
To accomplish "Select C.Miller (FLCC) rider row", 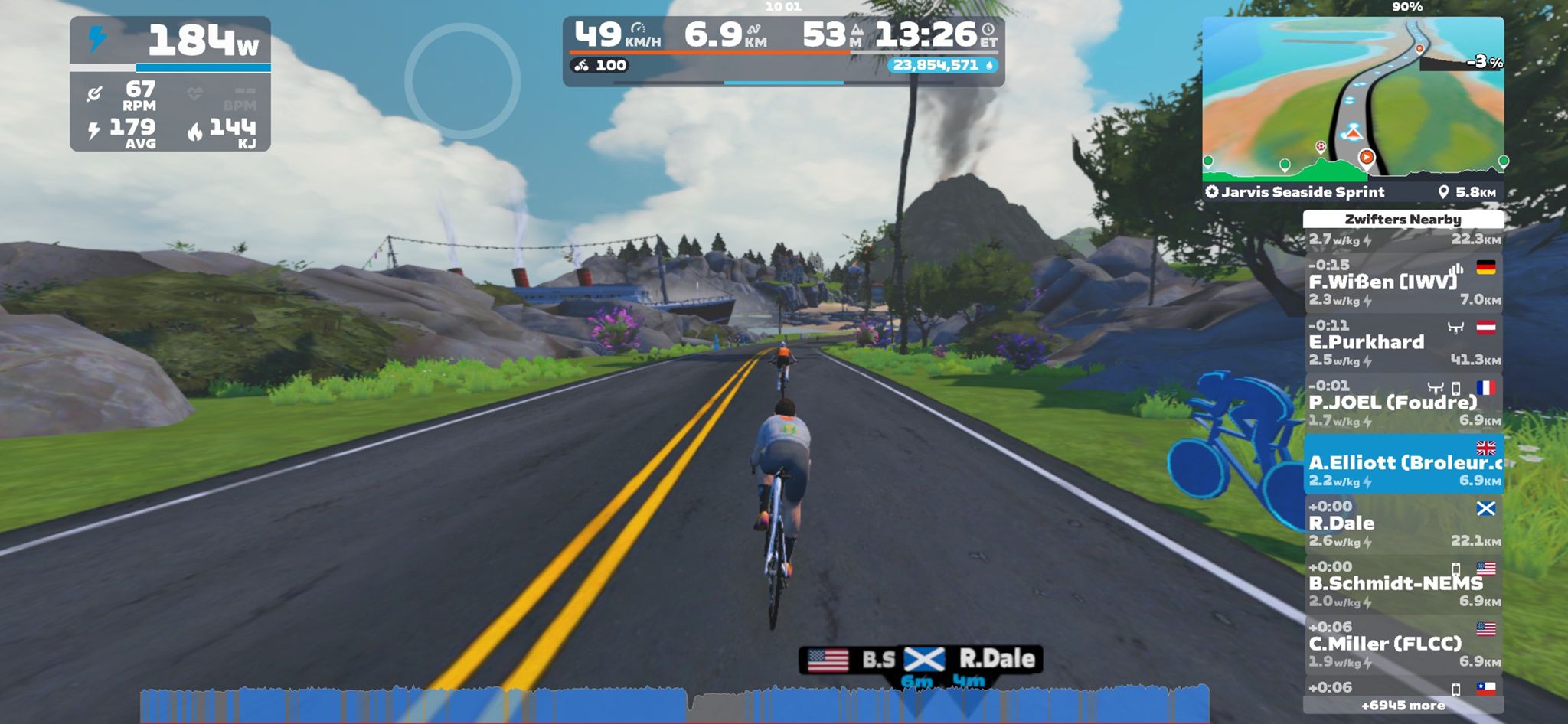I will point(1403,644).
